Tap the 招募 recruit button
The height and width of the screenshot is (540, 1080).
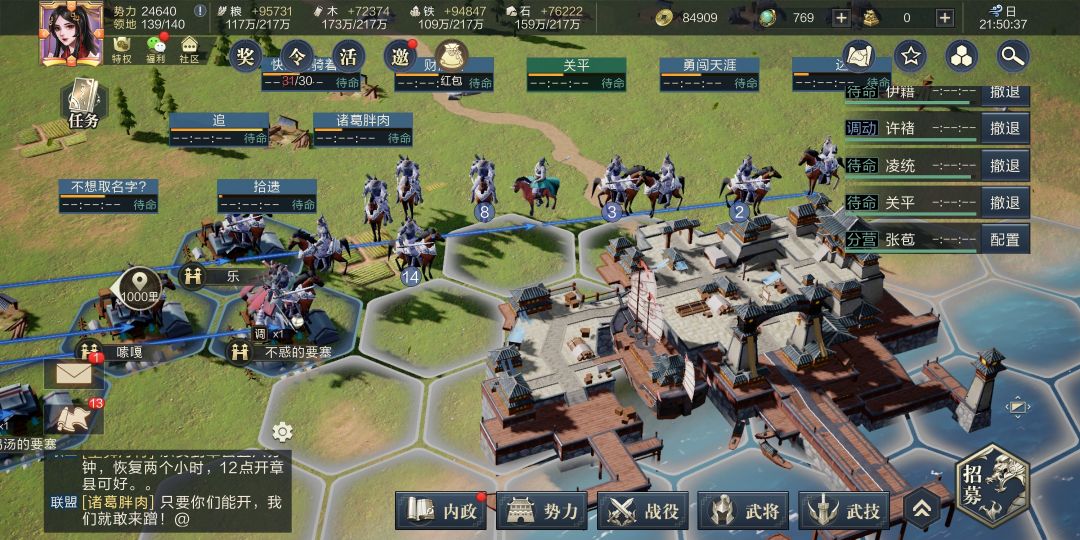(992, 484)
